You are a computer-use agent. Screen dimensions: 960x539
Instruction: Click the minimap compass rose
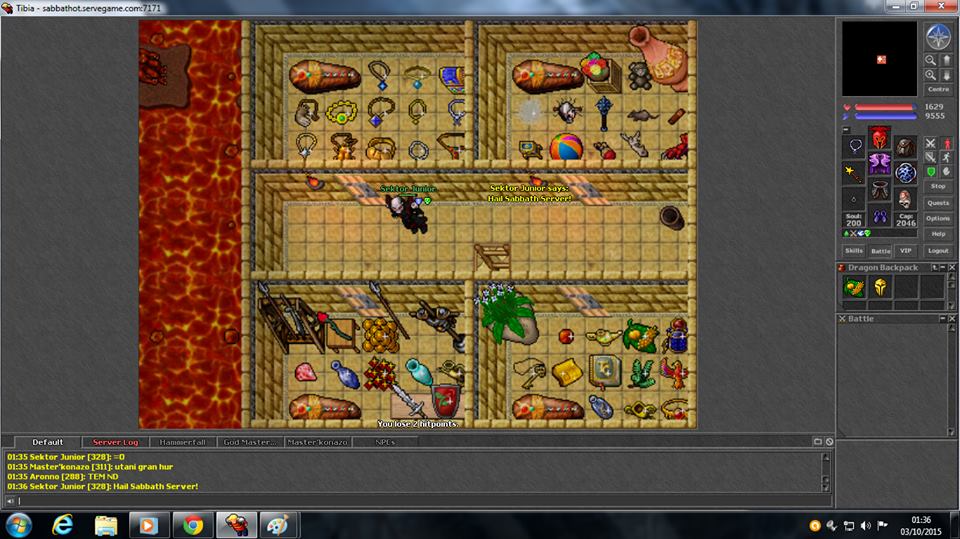click(x=938, y=37)
